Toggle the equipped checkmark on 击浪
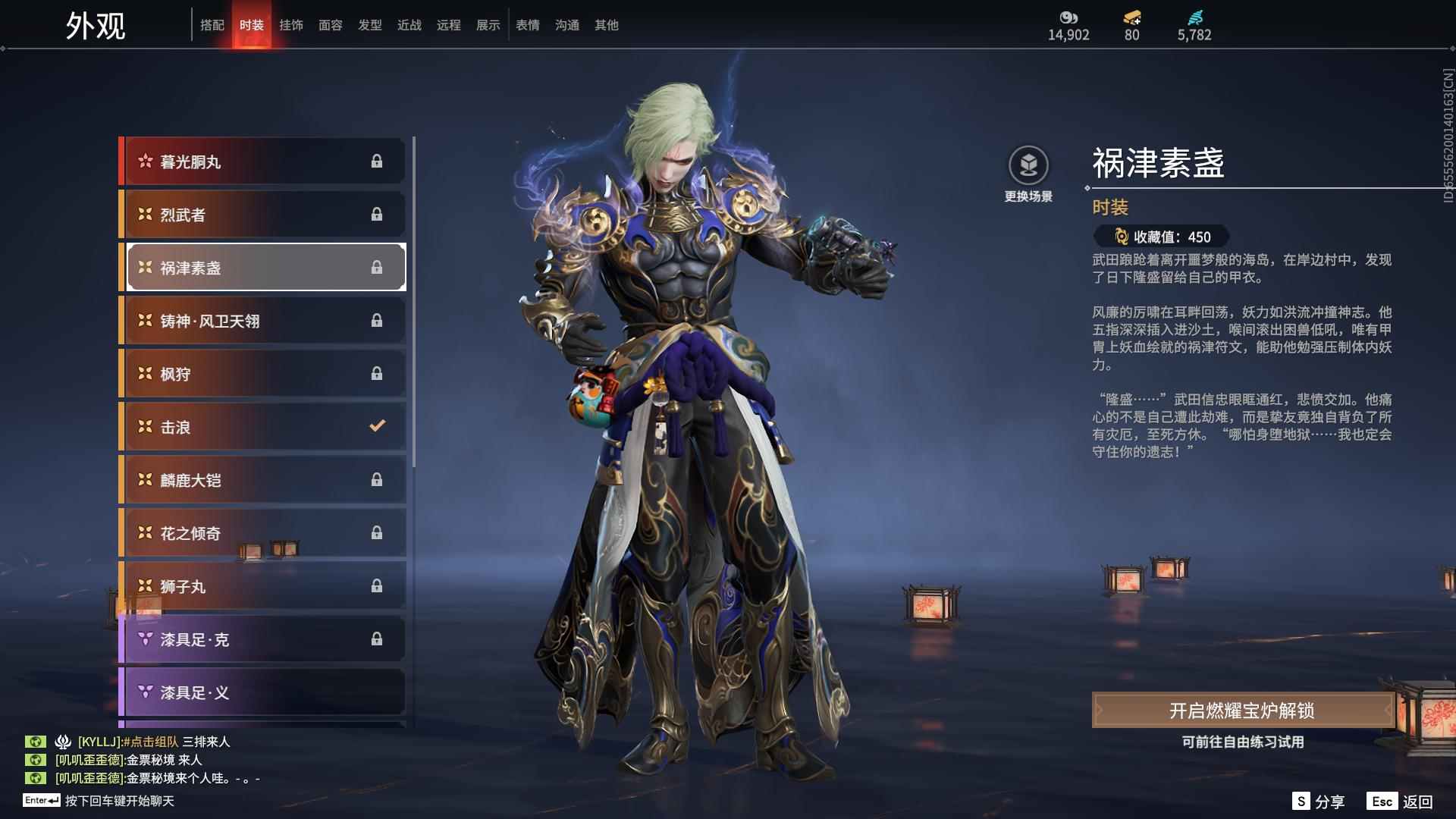This screenshot has height=819, width=1456. pyautogui.click(x=377, y=427)
